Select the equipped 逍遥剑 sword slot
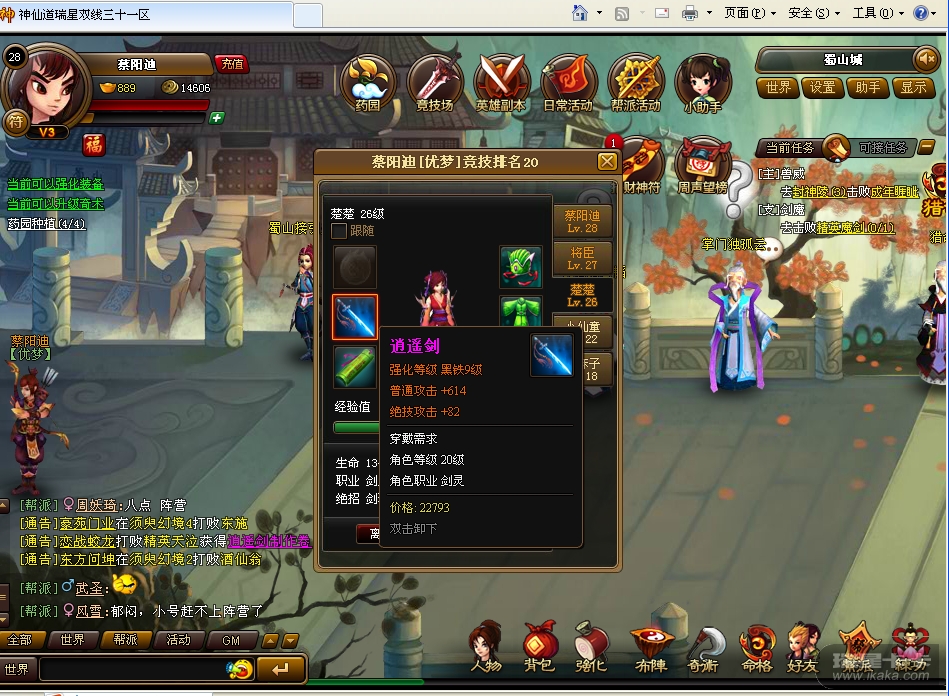Viewport: 949px width, 696px height. [x=355, y=317]
